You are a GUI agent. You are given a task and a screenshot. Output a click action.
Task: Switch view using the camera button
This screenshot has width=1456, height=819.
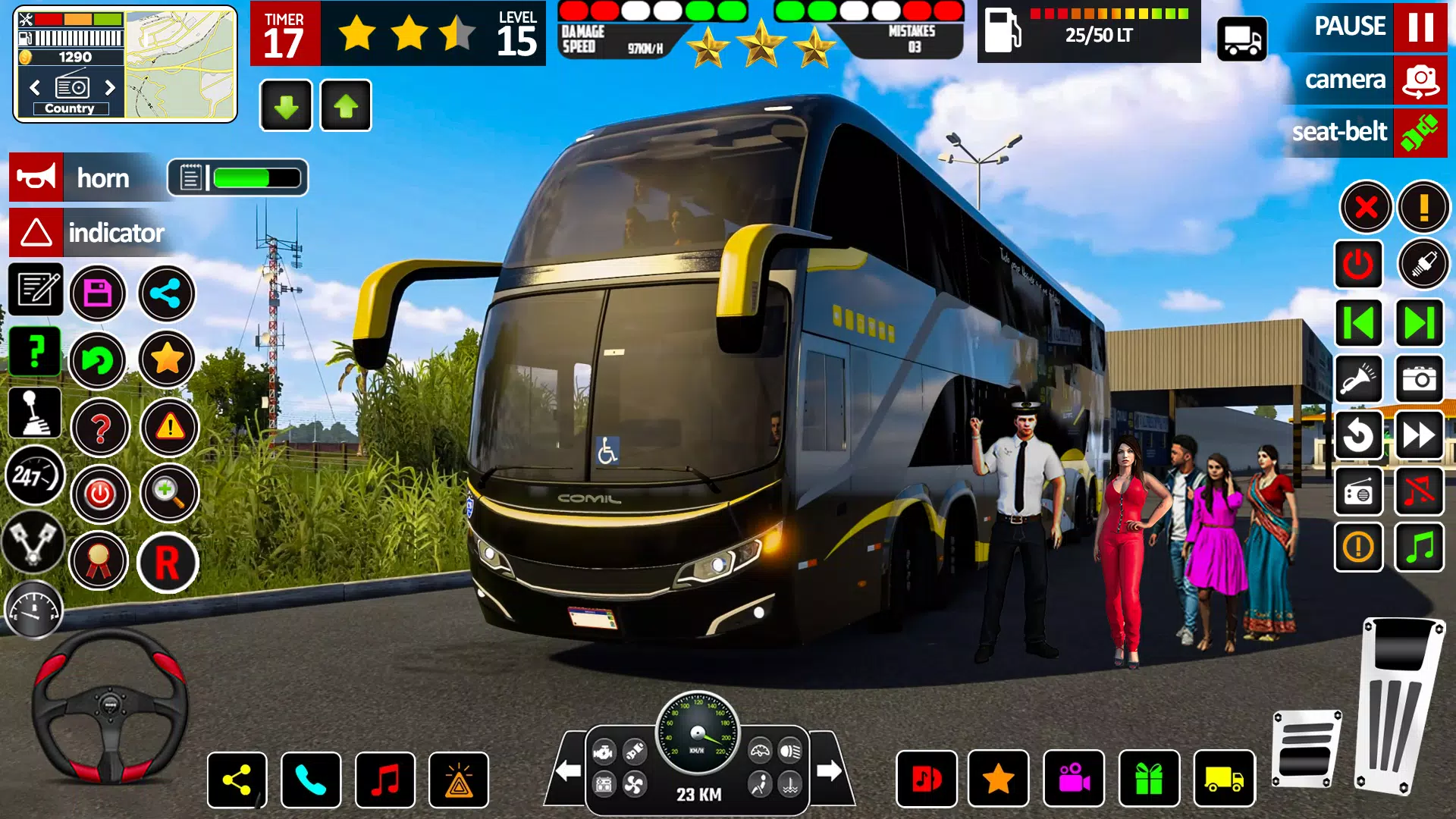click(1420, 80)
